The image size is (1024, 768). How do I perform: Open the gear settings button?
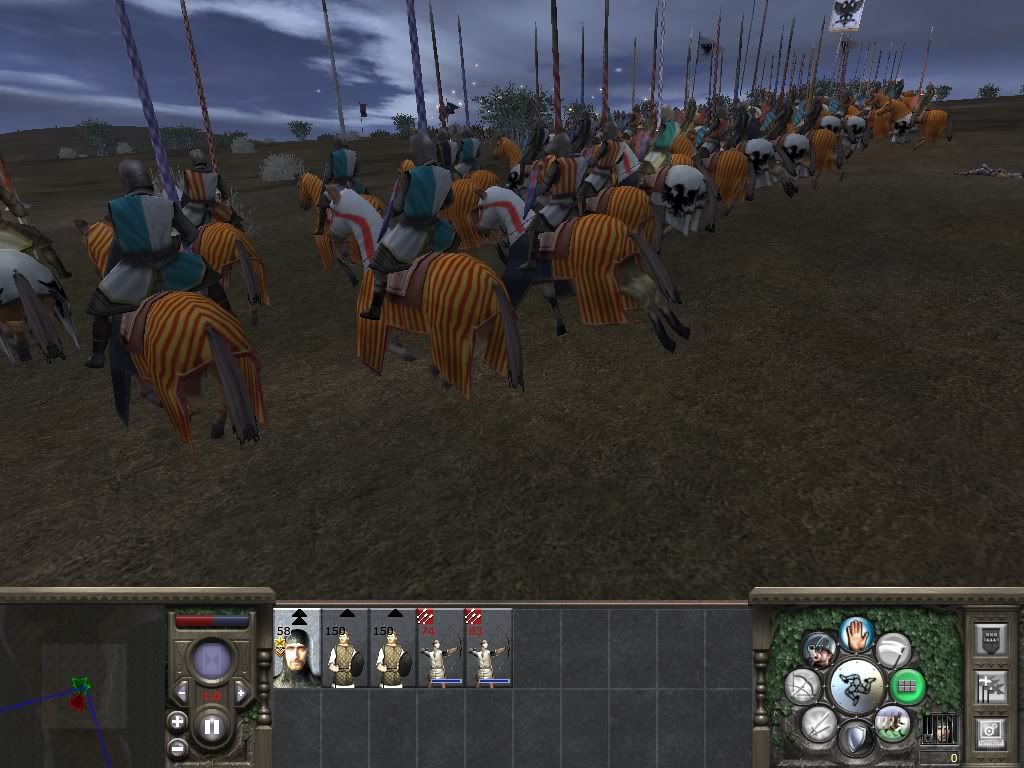pyautogui.click(x=990, y=732)
